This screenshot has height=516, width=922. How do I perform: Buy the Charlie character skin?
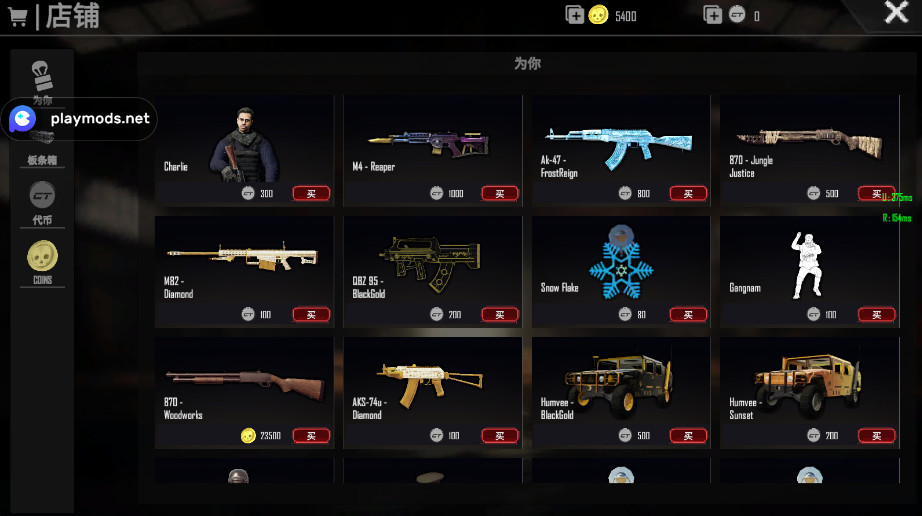[x=311, y=193]
